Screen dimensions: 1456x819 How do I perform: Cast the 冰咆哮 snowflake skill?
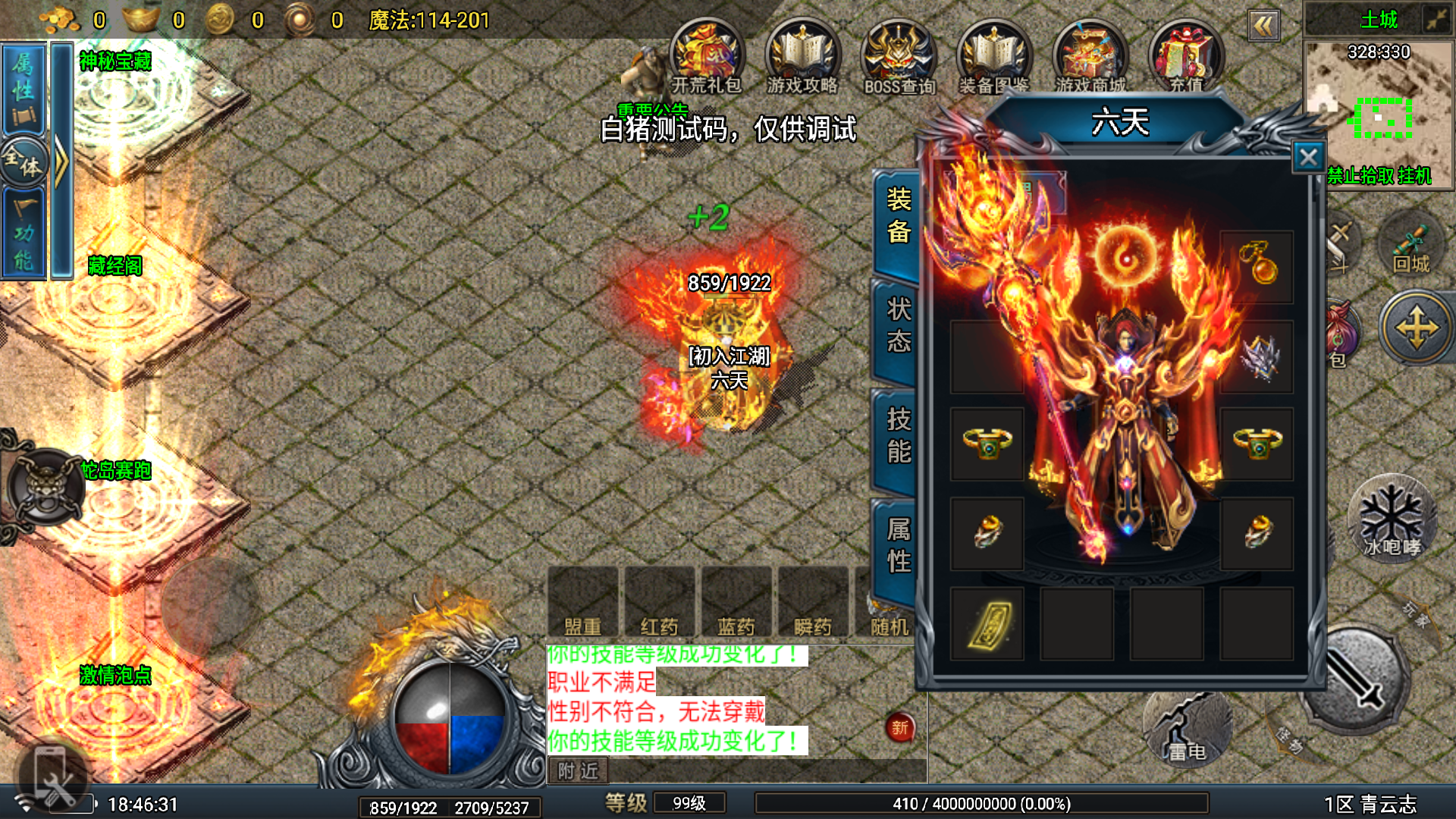[1392, 519]
